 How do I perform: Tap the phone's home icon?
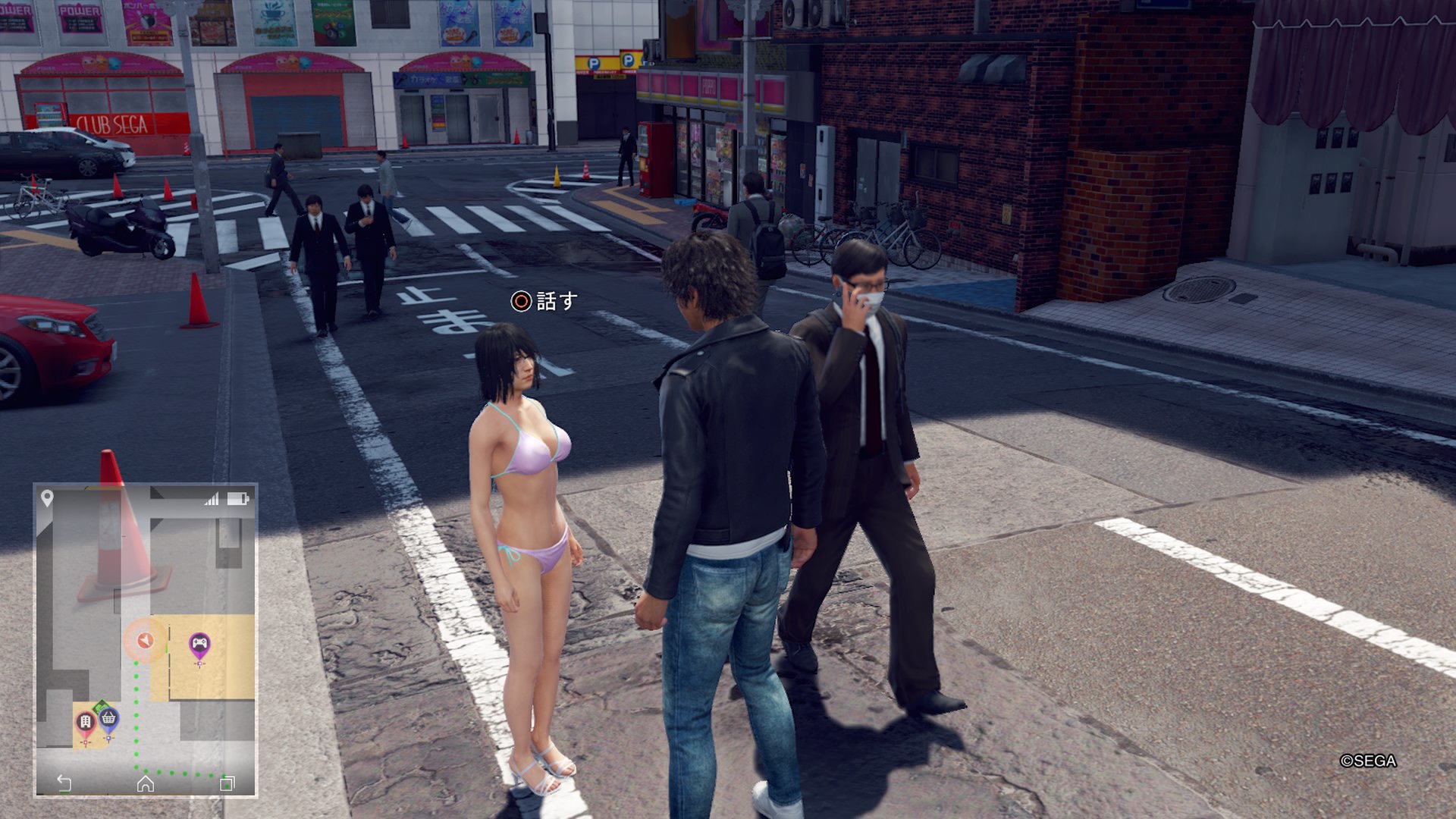pyautogui.click(x=145, y=783)
